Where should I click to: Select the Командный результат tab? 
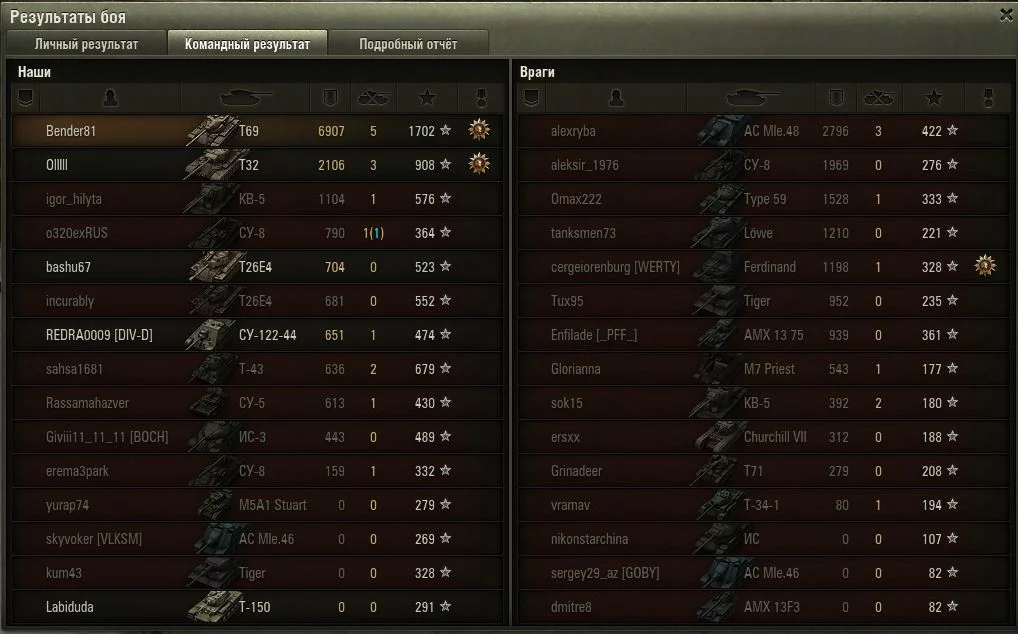(x=247, y=44)
